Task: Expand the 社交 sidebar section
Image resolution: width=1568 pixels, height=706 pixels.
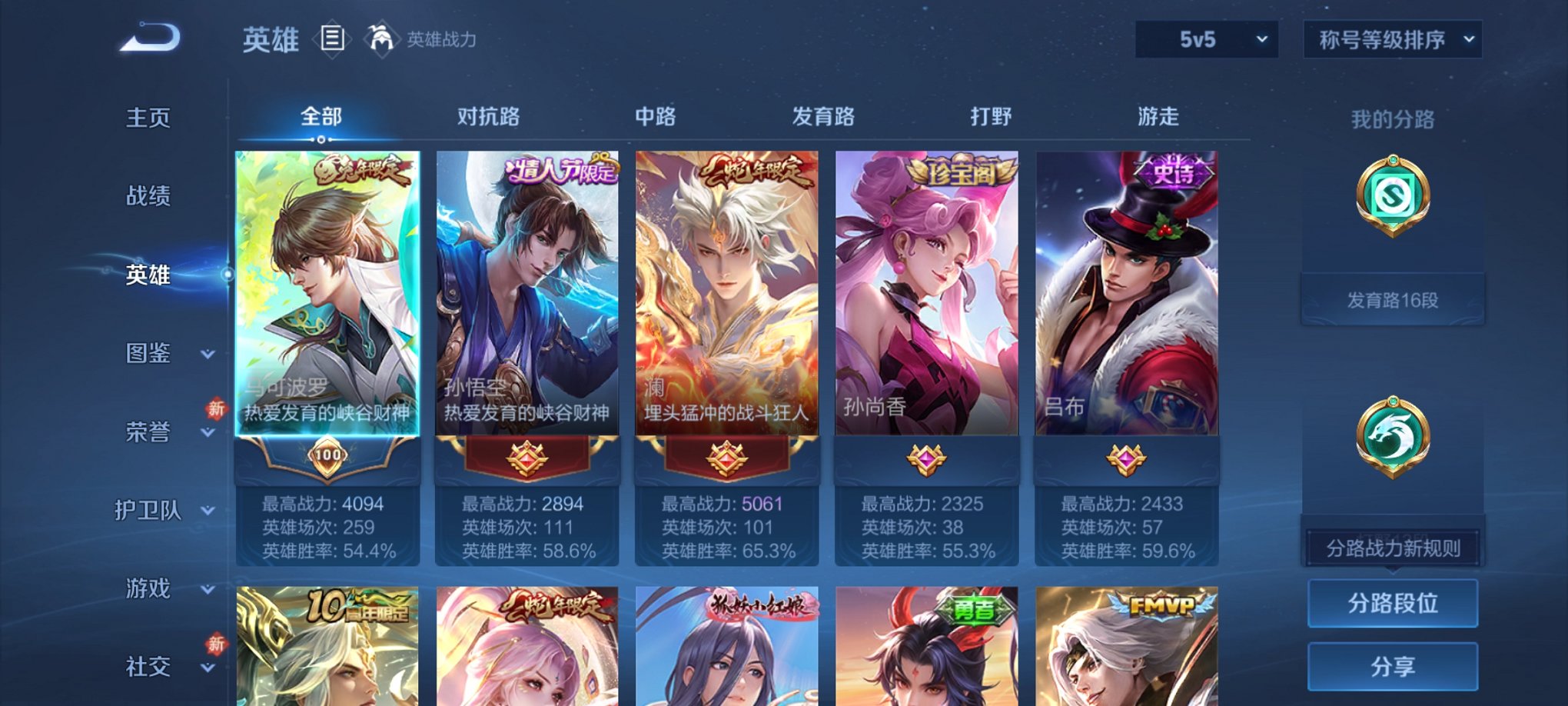Action: pyautogui.click(x=154, y=668)
